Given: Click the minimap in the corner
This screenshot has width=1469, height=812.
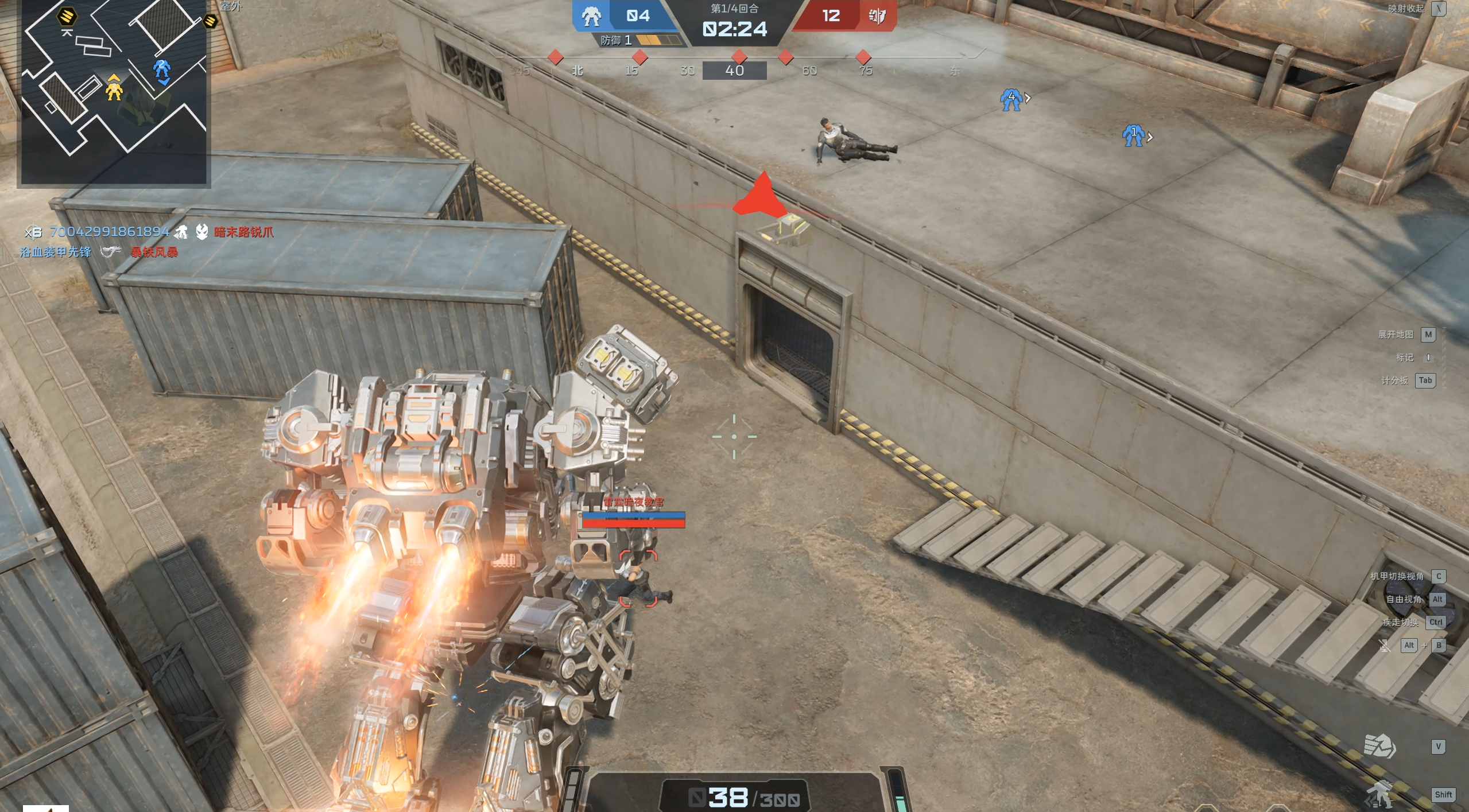Looking at the screenshot, I should (x=114, y=92).
